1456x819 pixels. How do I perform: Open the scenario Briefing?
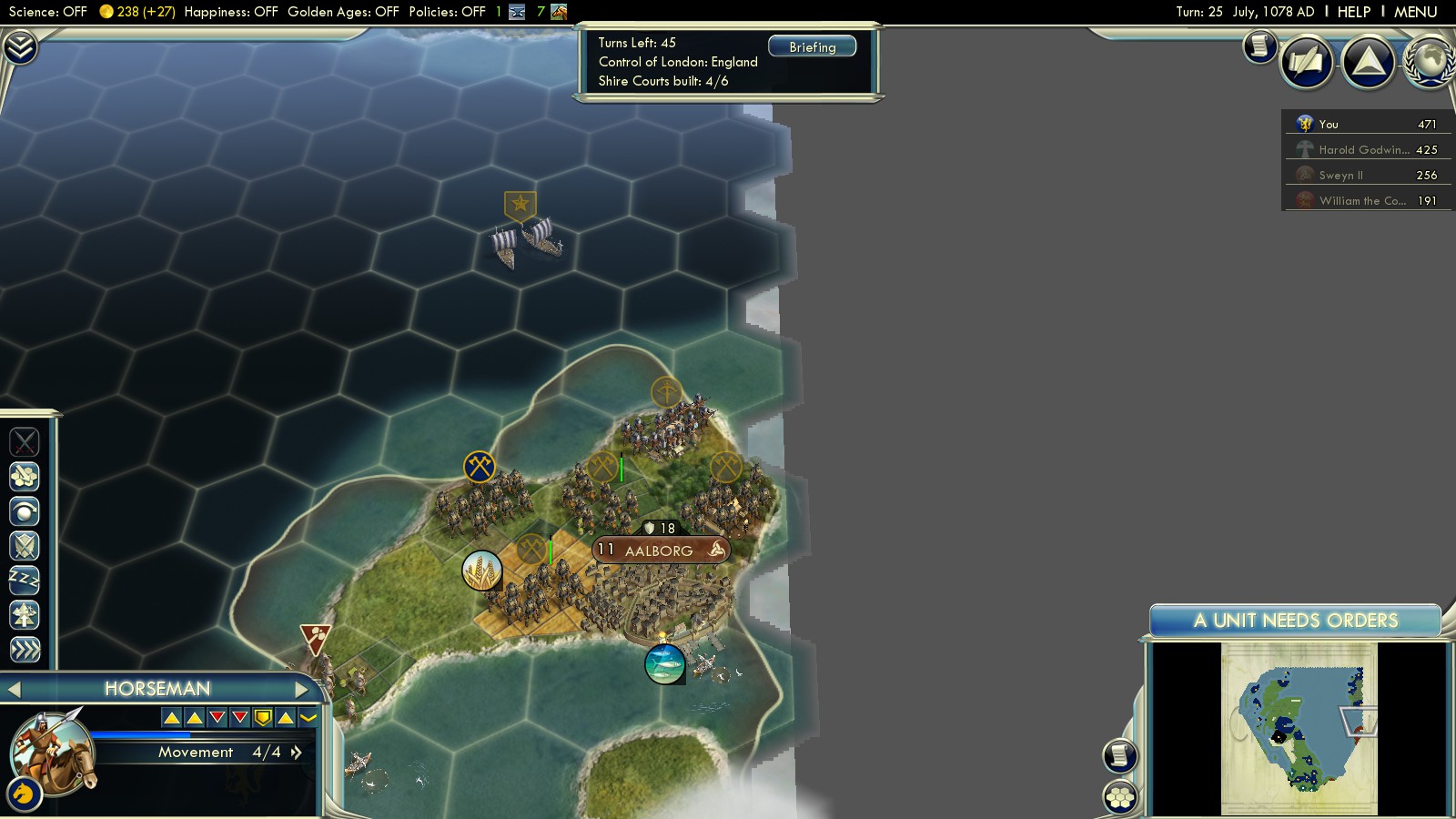[x=812, y=46]
